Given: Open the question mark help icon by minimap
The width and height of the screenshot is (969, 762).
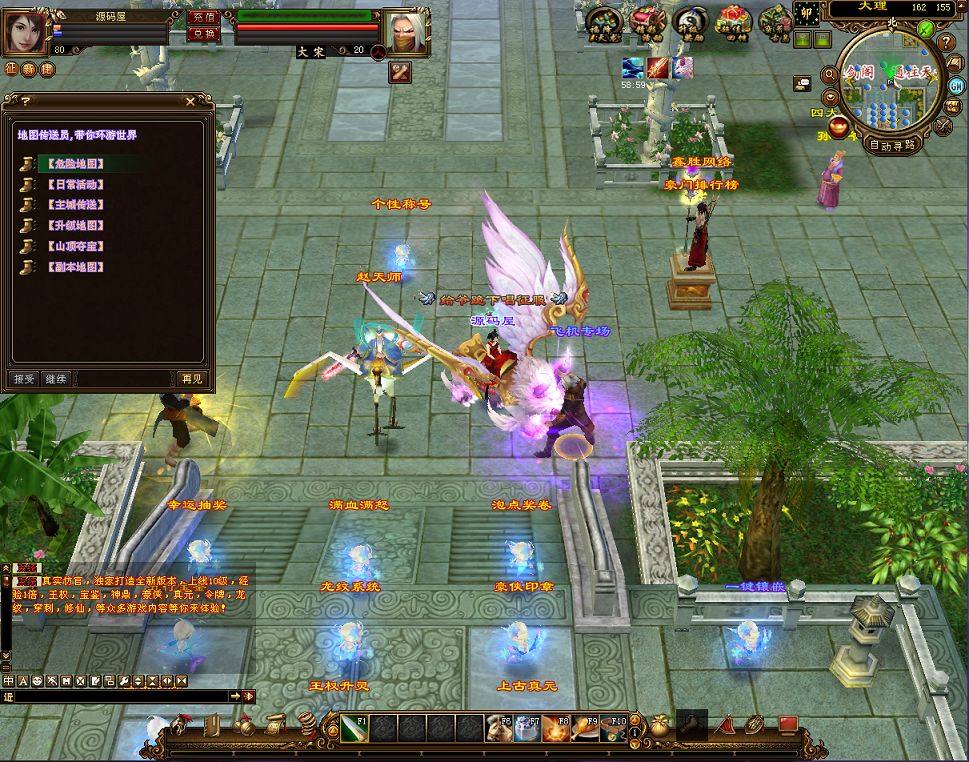Looking at the screenshot, I should coord(946,43).
